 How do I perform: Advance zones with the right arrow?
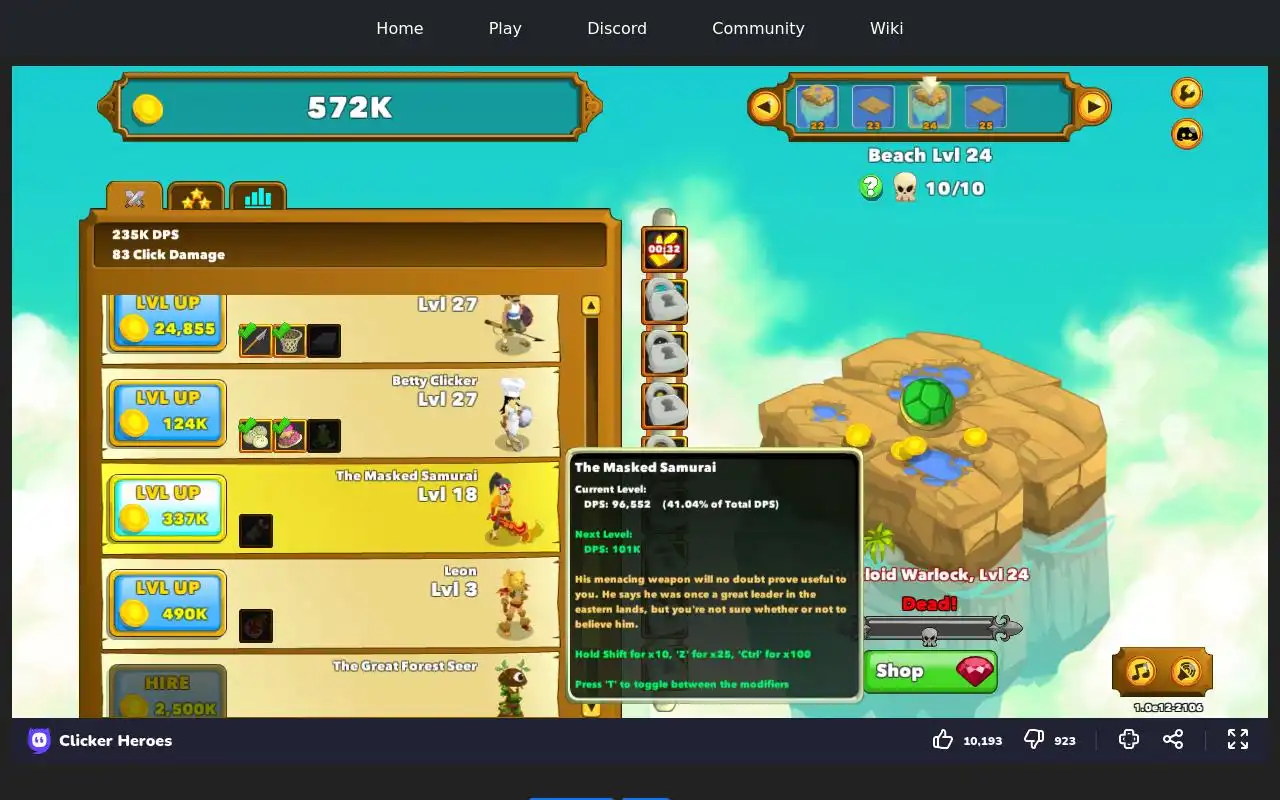[x=1093, y=106]
